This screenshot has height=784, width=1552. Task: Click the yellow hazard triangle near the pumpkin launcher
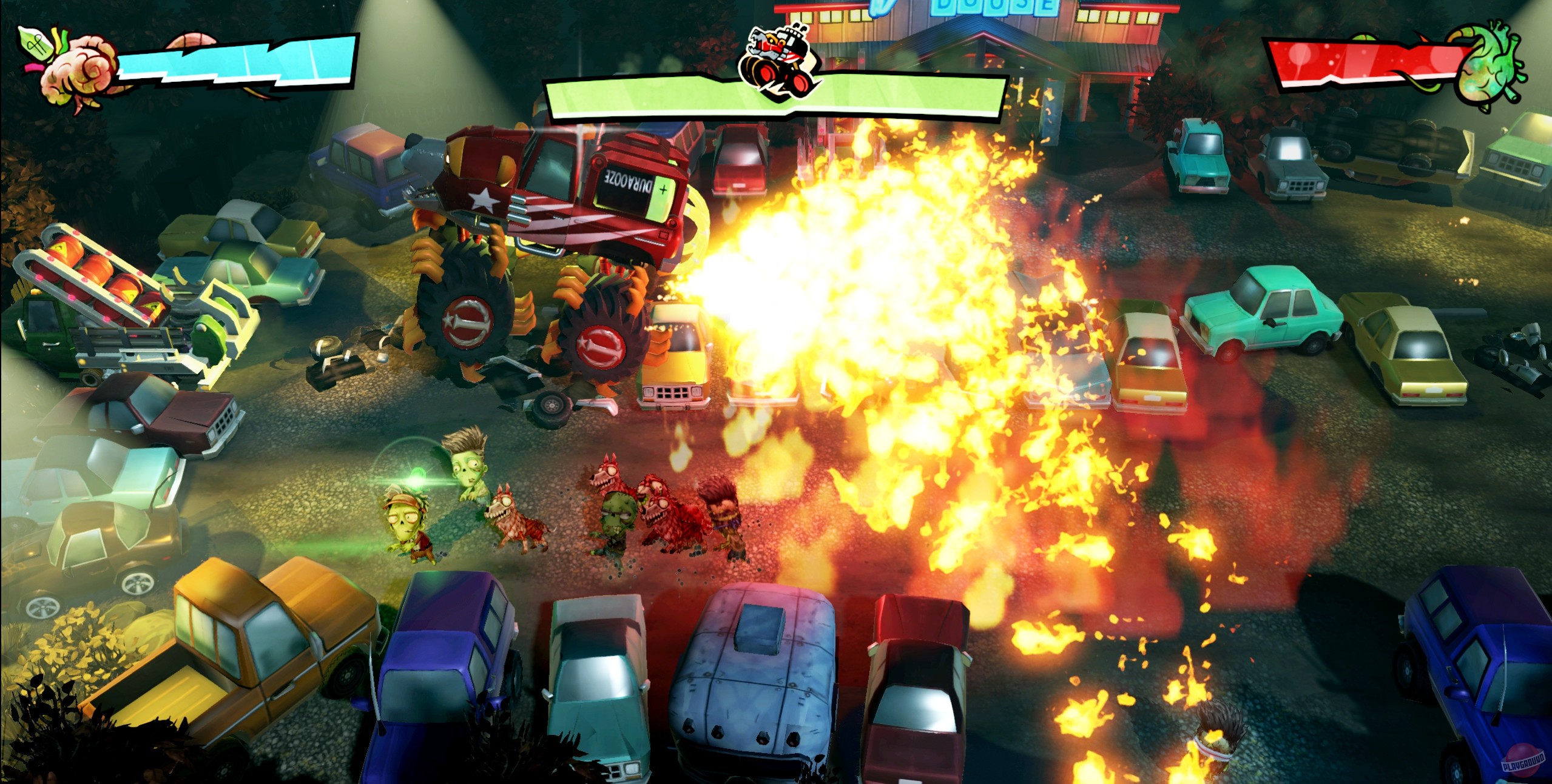[x=62, y=247]
